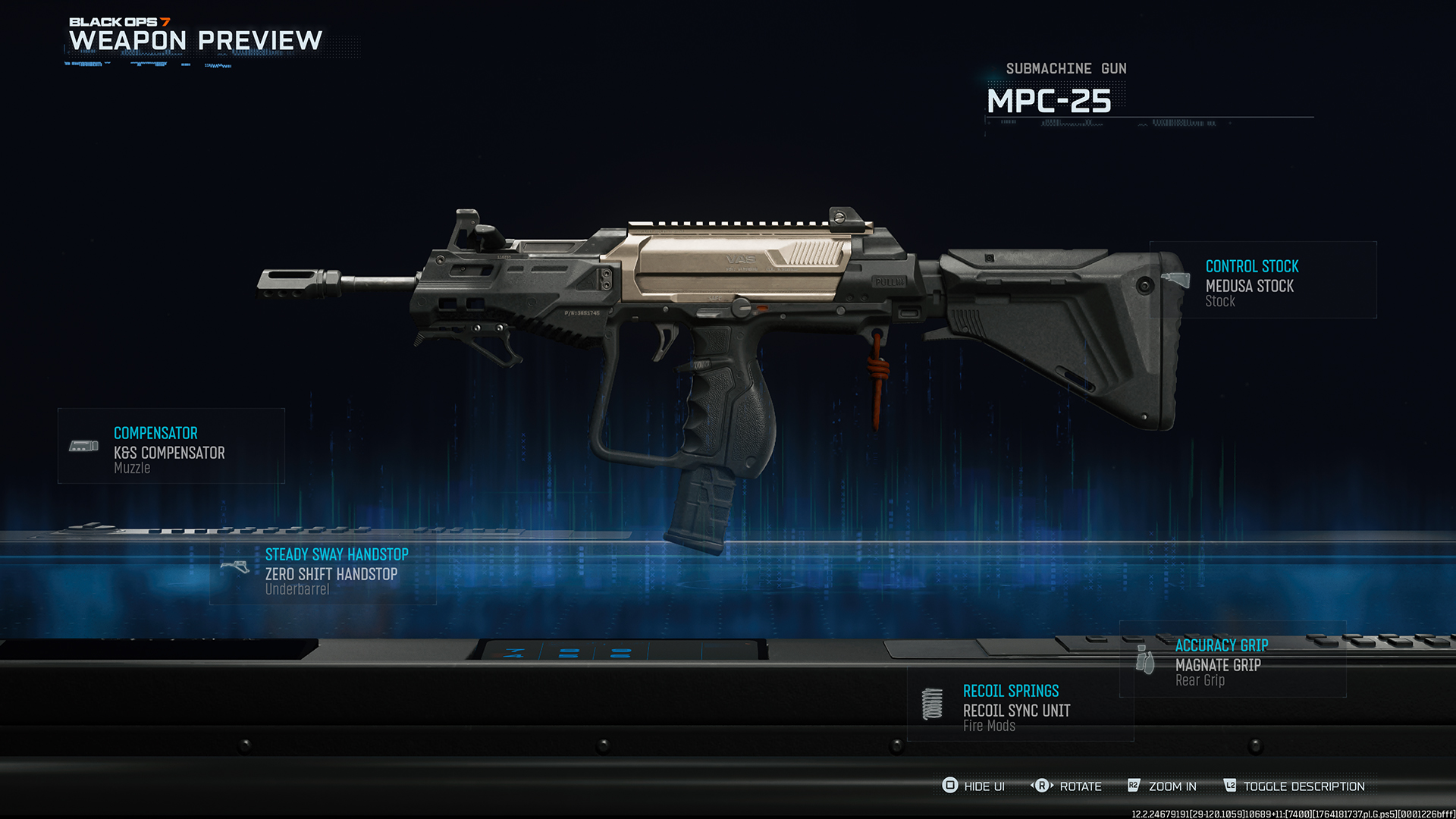Select the R2 Zoom In trigger icon
The height and width of the screenshot is (819, 1456).
pyautogui.click(x=1134, y=786)
